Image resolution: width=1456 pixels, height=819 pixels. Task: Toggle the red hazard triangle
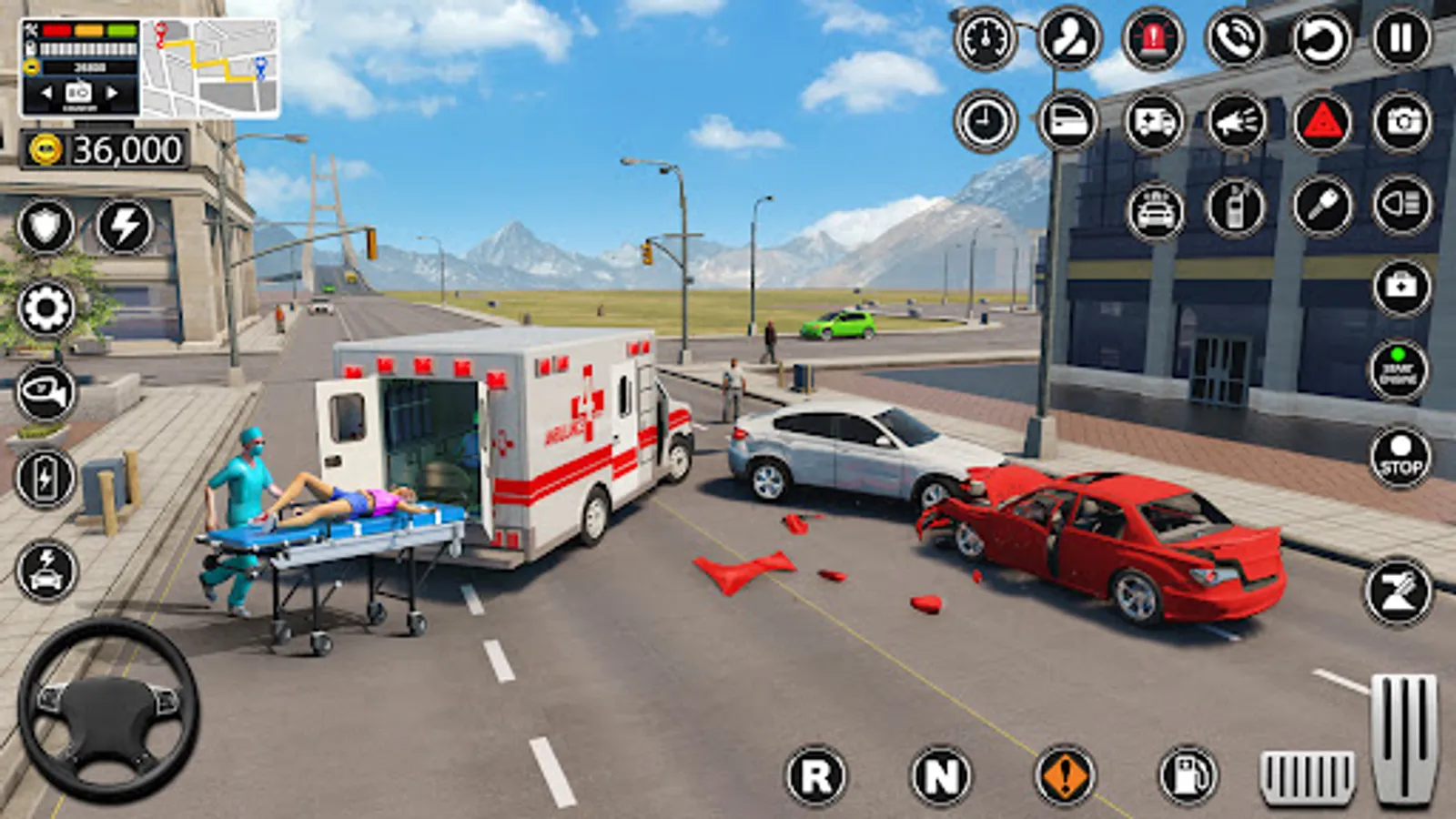[x=1321, y=122]
